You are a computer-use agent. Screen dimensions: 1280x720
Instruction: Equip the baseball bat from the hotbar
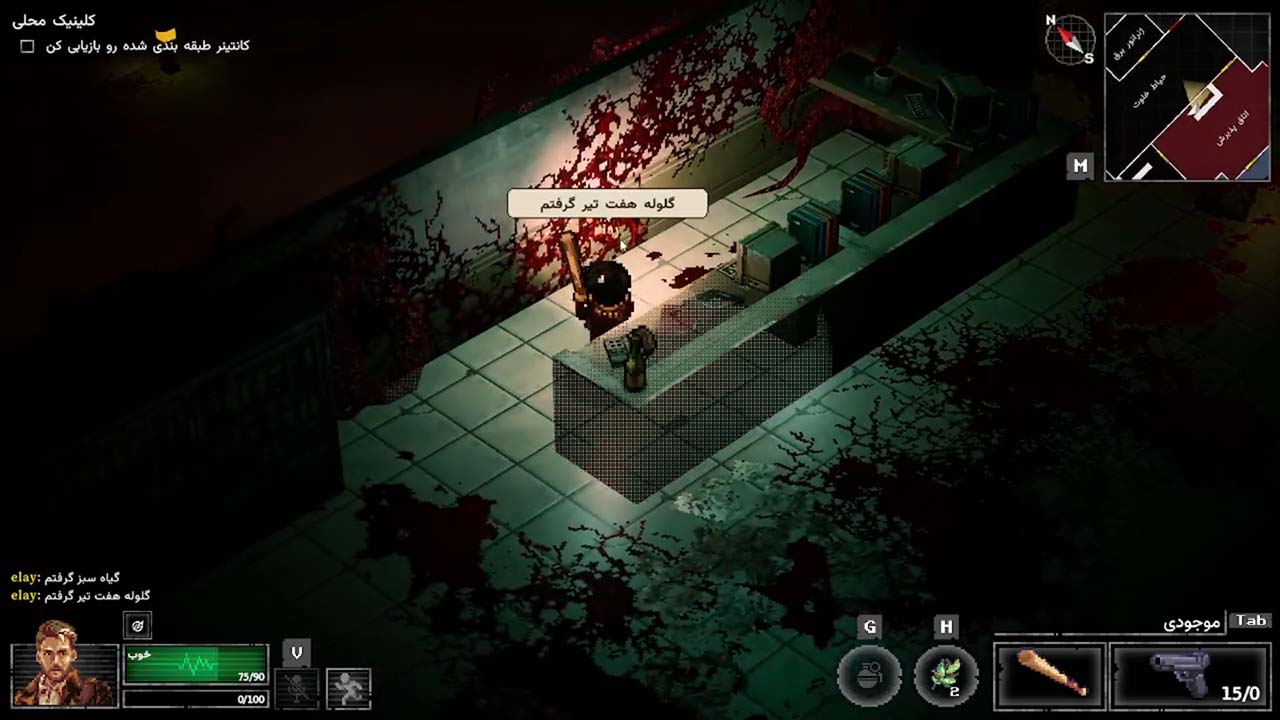pyautogui.click(x=1050, y=674)
